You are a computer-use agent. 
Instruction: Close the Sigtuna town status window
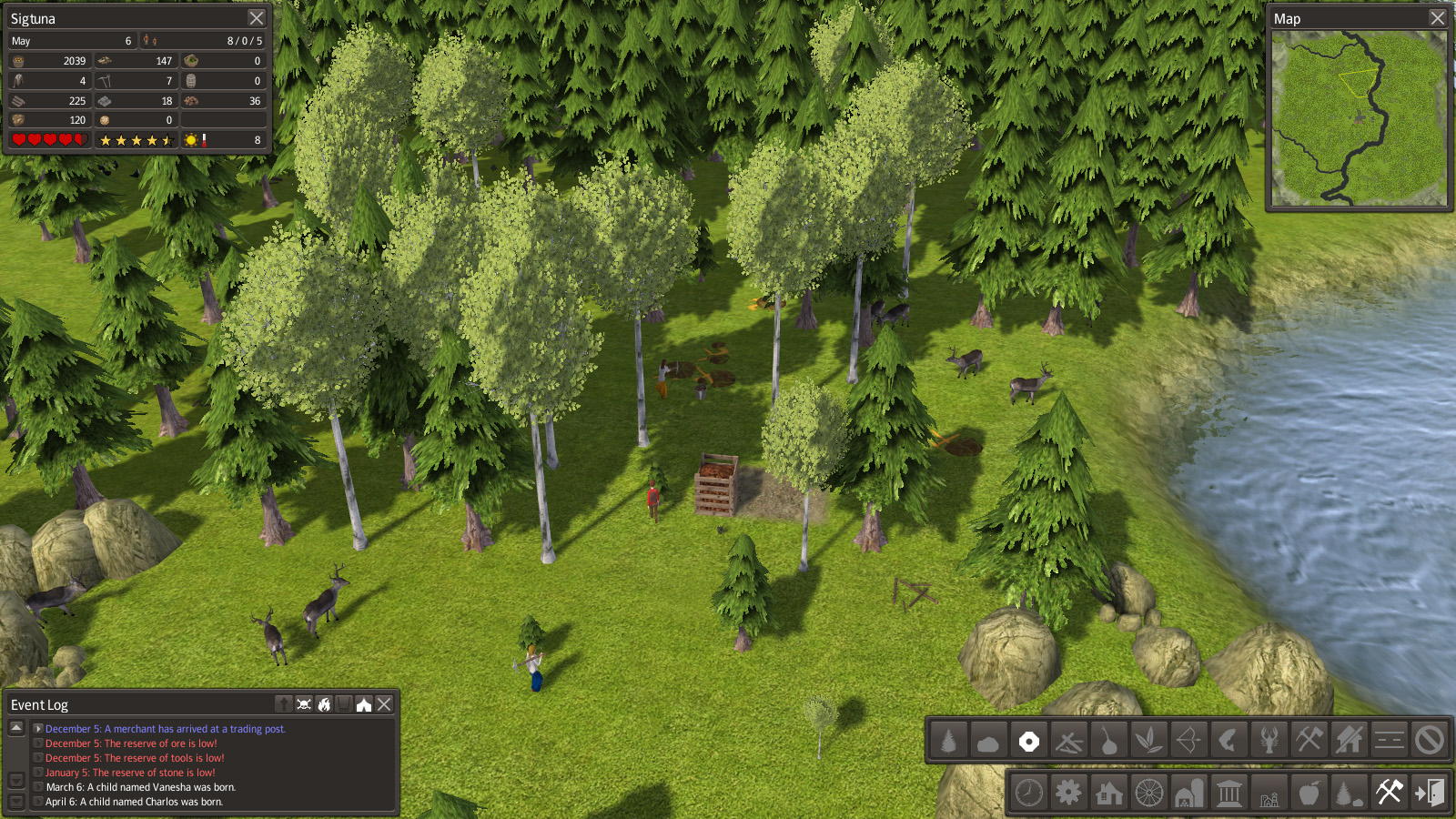[x=257, y=18]
